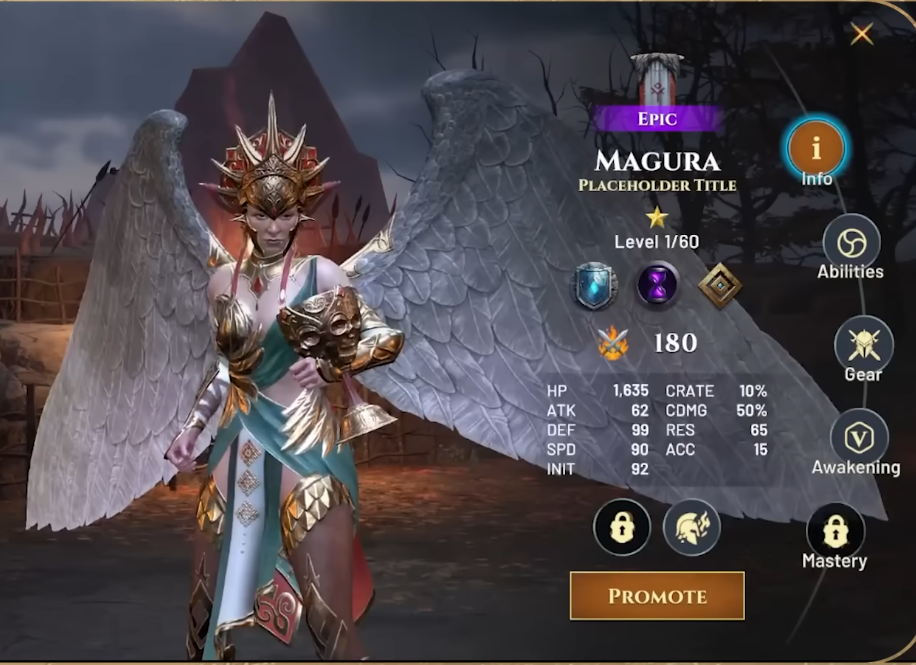Open the helmet icon button above Promote
The height and width of the screenshot is (665, 916).
[691, 527]
